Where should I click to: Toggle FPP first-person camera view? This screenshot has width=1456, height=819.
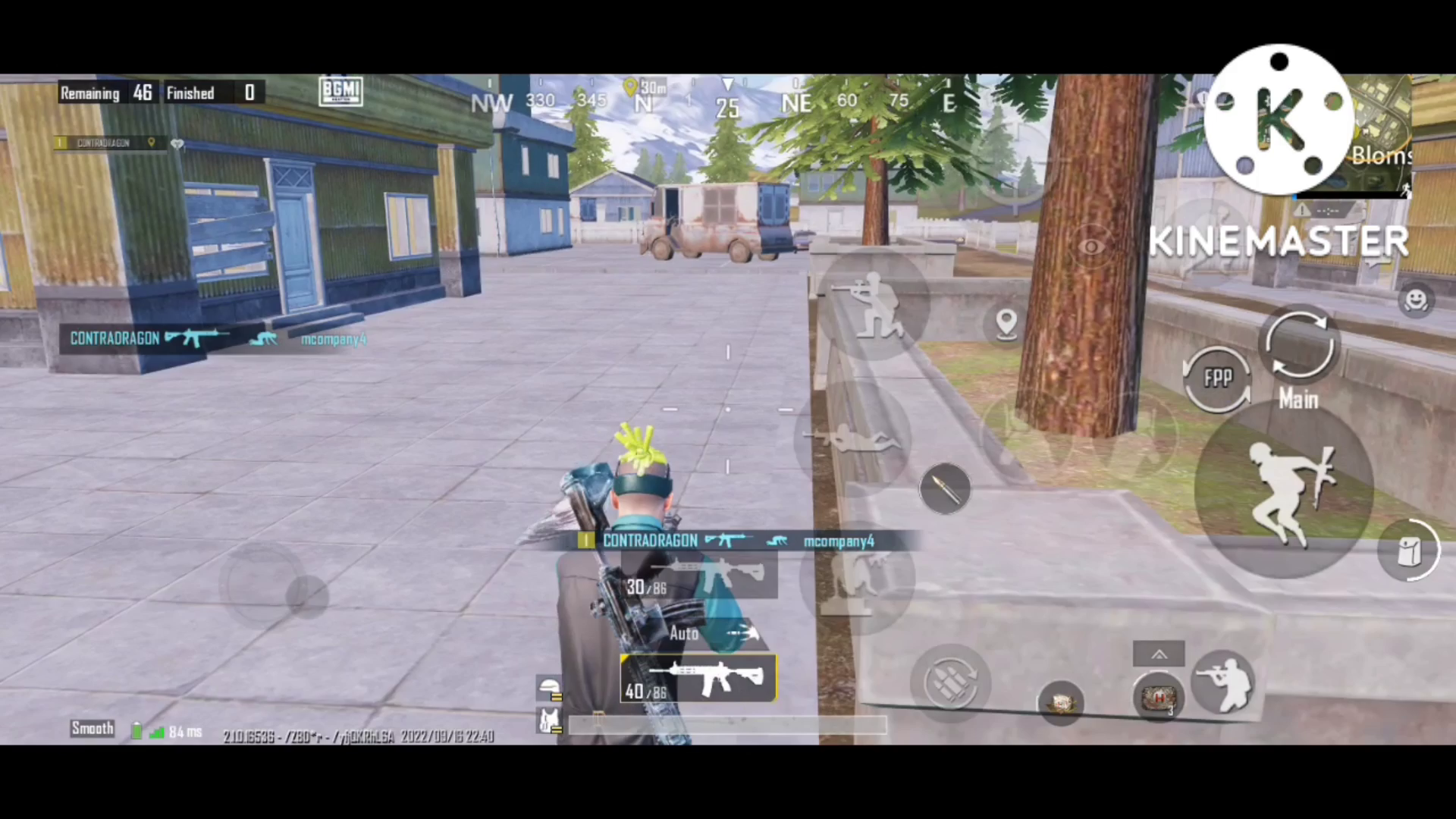pos(1217,377)
